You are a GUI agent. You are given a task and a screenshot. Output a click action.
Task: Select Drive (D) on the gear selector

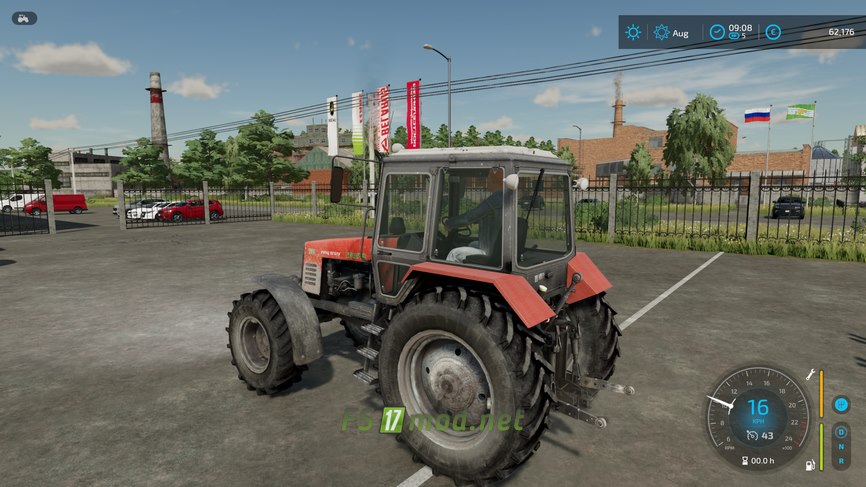pos(841,433)
